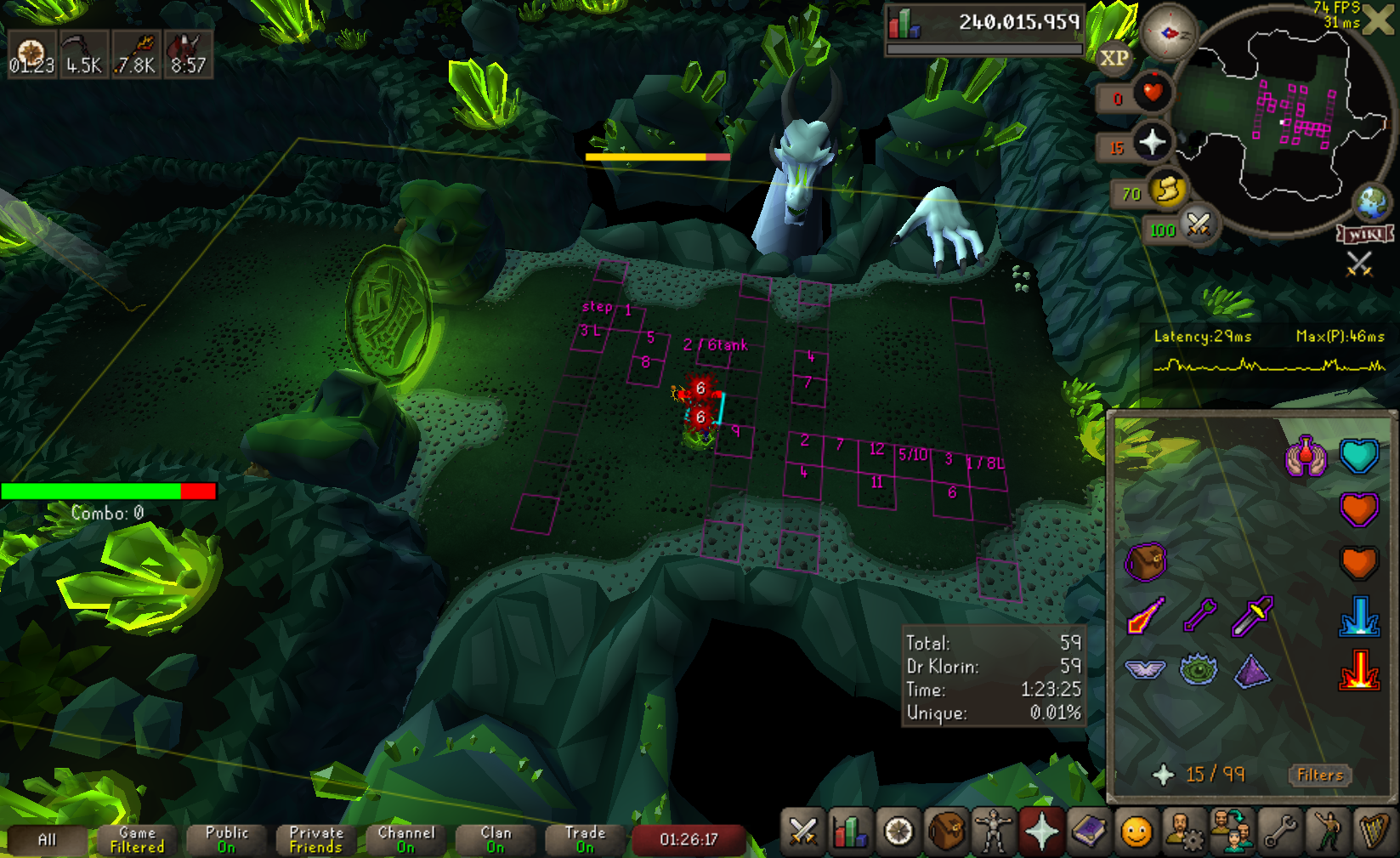Switch to the Clan chat tab

[x=496, y=839]
